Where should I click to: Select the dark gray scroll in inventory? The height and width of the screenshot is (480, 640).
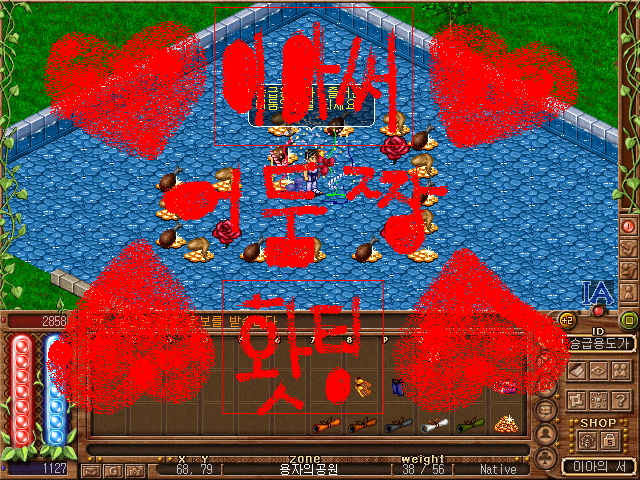pyautogui.click(x=397, y=425)
